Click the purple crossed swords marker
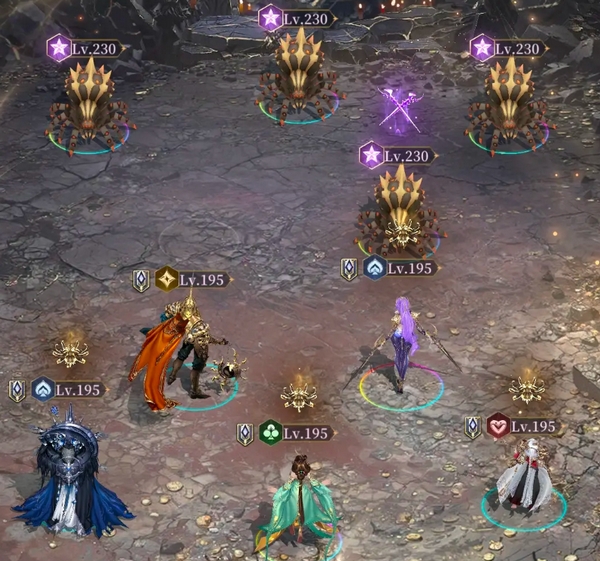600x561 pixels. click(401, 111)
